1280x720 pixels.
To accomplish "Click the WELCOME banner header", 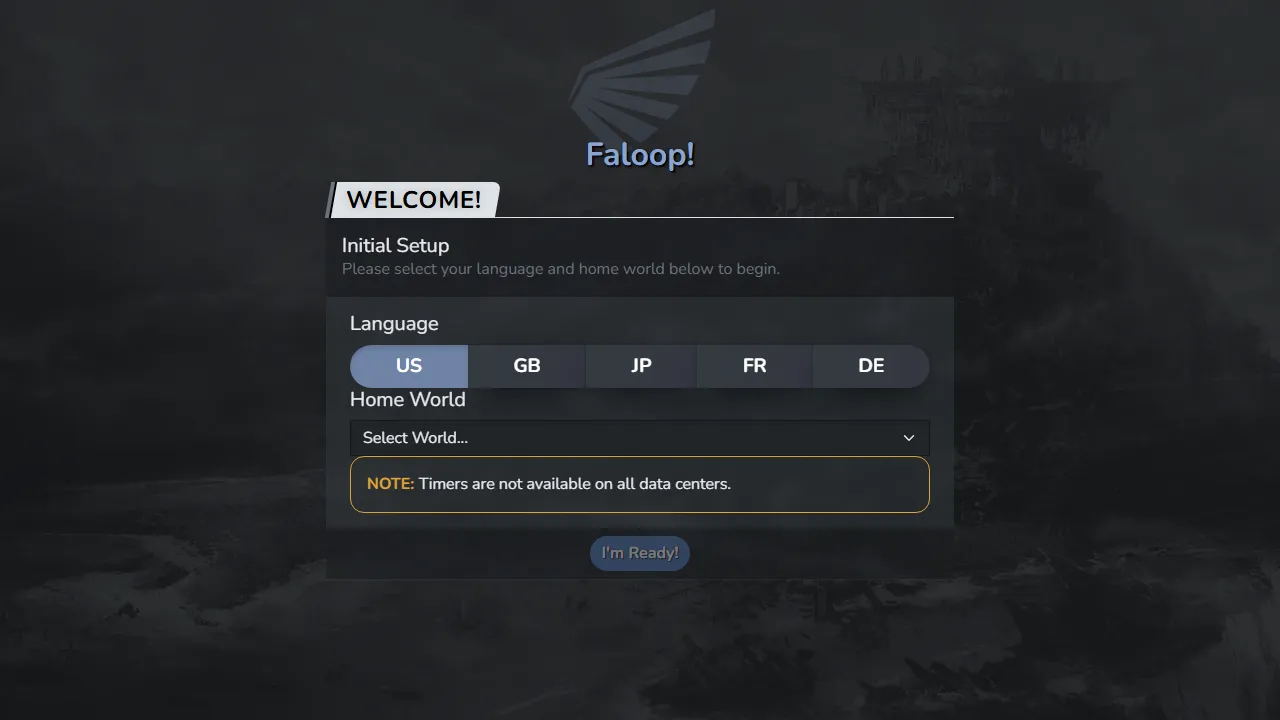I will point(413,200).
